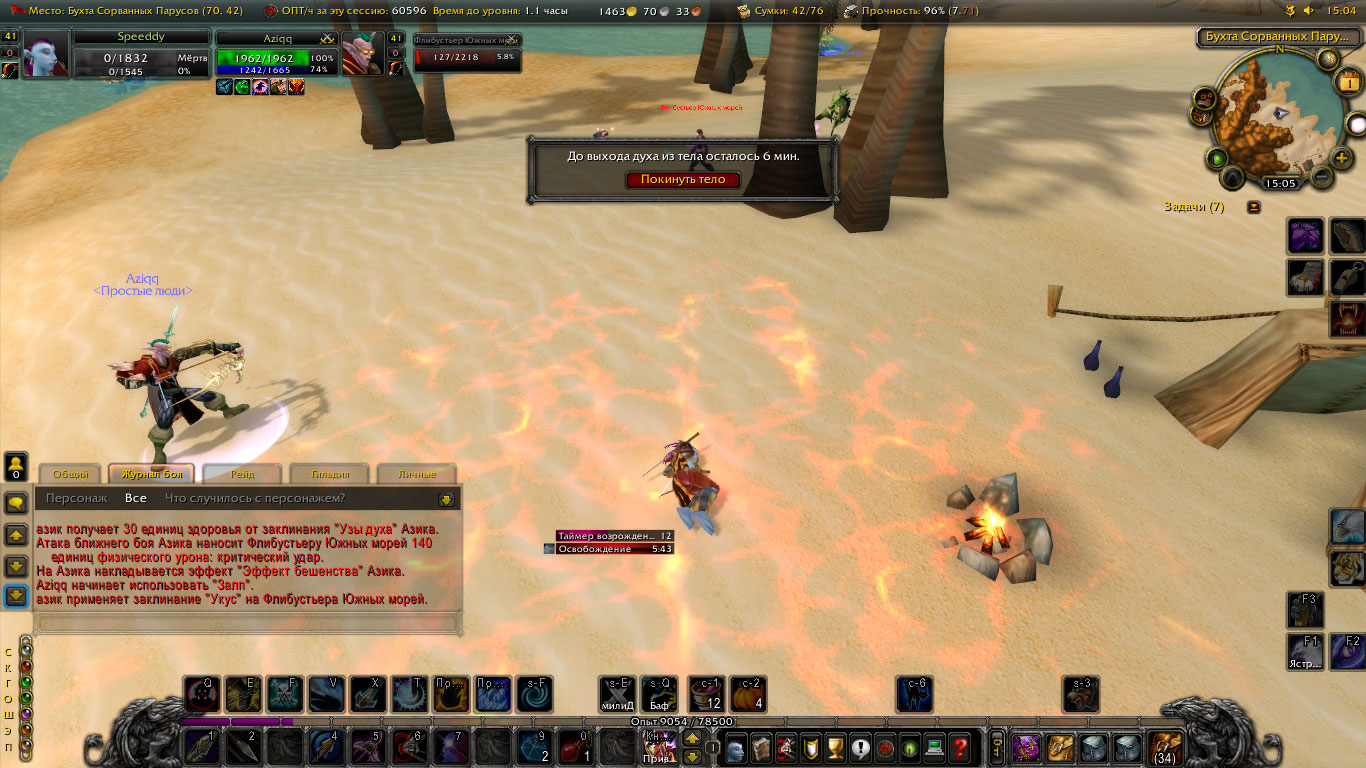Click the 'милиД' crossed swords macro button
Screen dimensions: 1366x768
coord(617,694)
